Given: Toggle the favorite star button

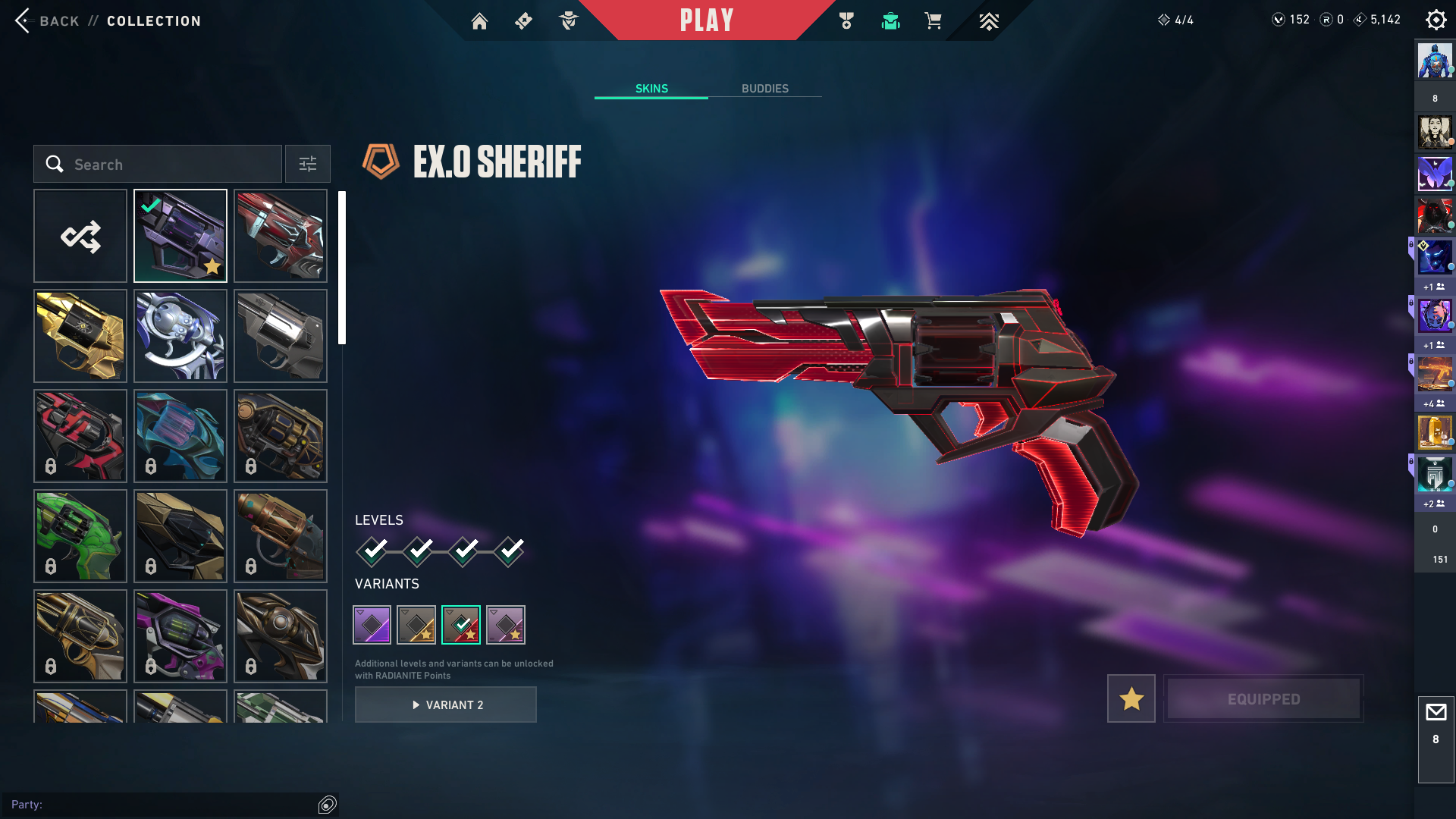Looking at the screenshot, I should (1131, 698).
